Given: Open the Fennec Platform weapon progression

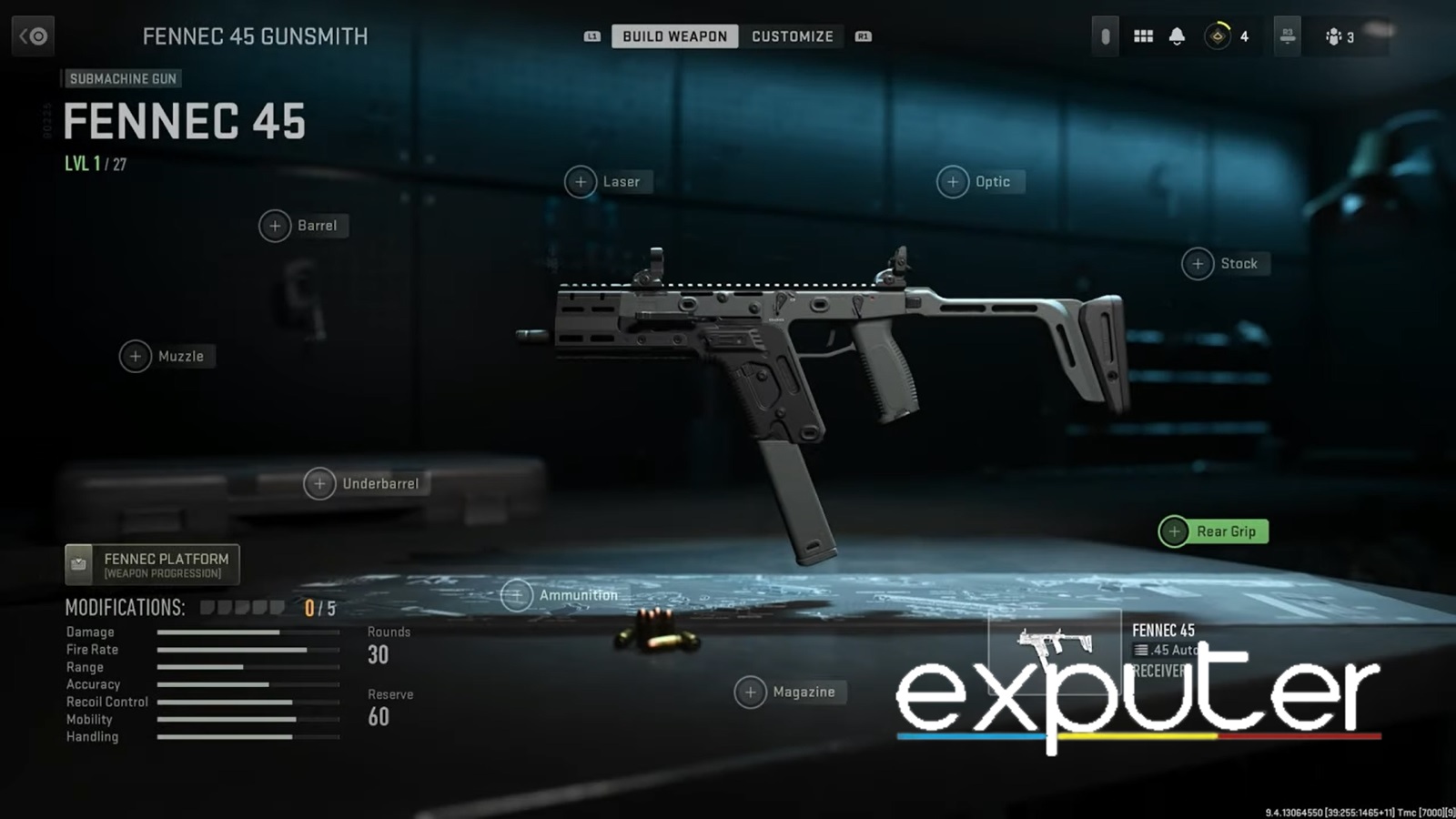Looking at the screenshot, I should [x=151, y=564].
